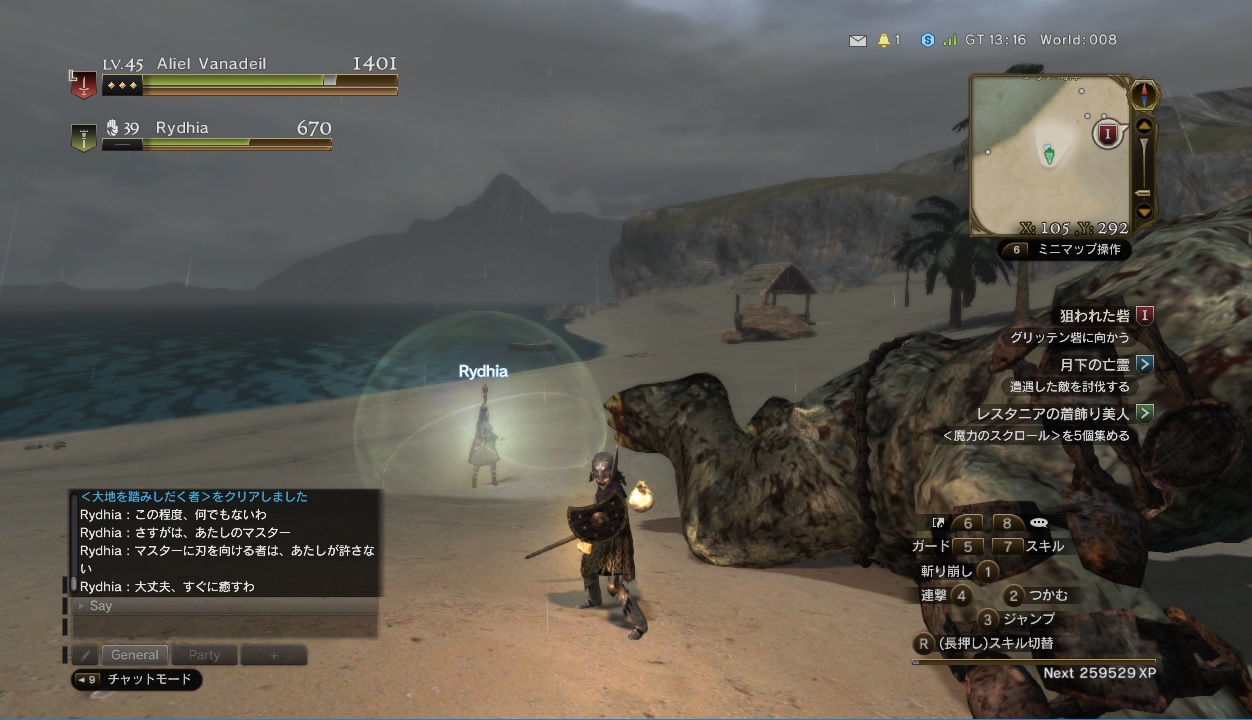The image size is (1252, 720).
Task: Switch to the General chat tab
Action: pyautogui.click(x=135, y=655)
